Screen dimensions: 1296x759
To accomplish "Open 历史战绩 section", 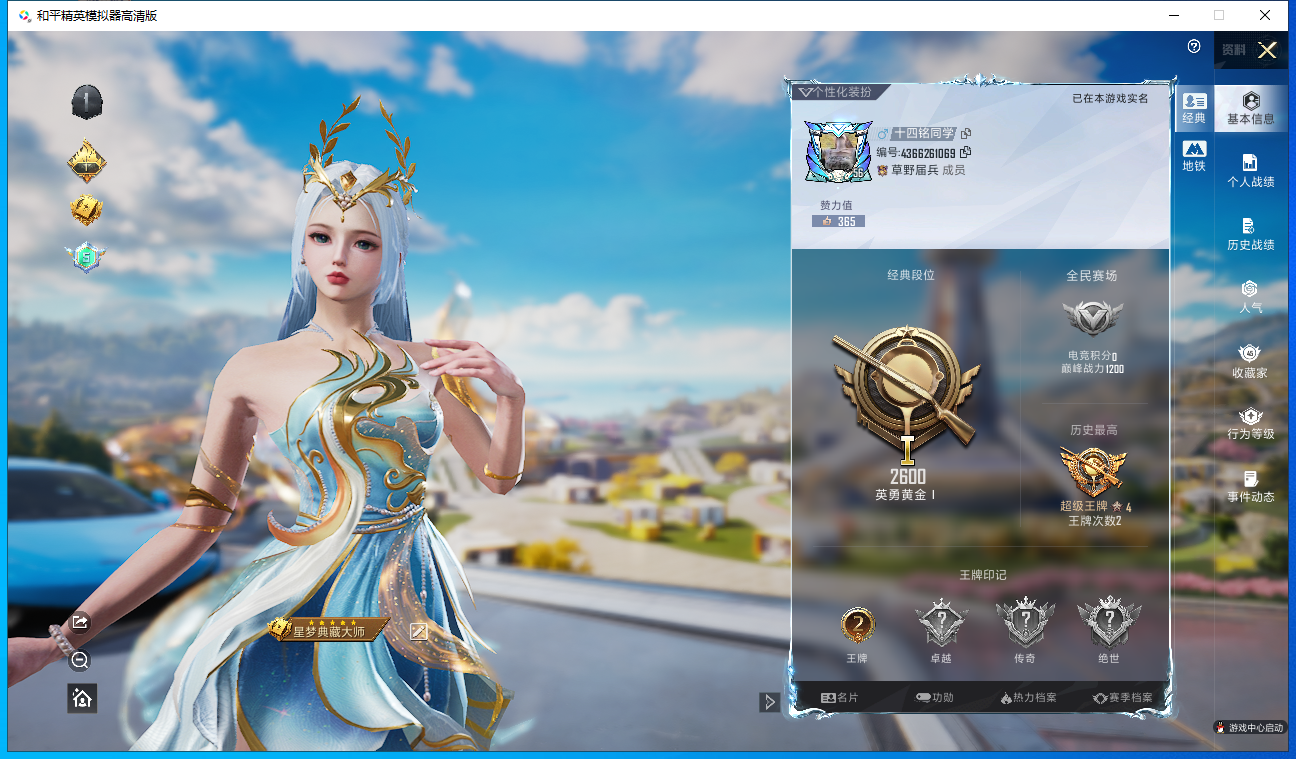I will click(1250, 234).
